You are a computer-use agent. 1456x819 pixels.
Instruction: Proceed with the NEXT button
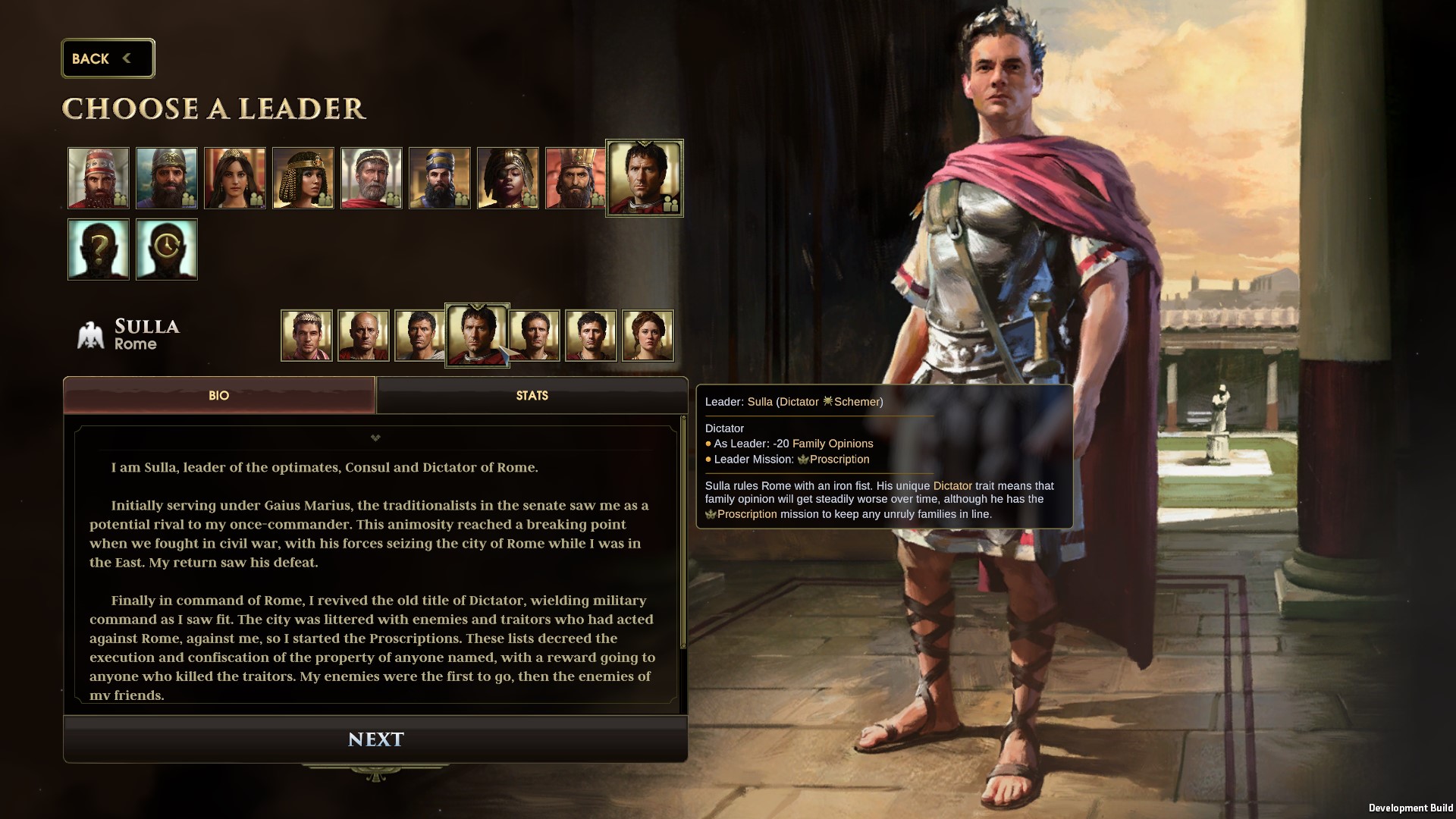[x=375, y=739]
